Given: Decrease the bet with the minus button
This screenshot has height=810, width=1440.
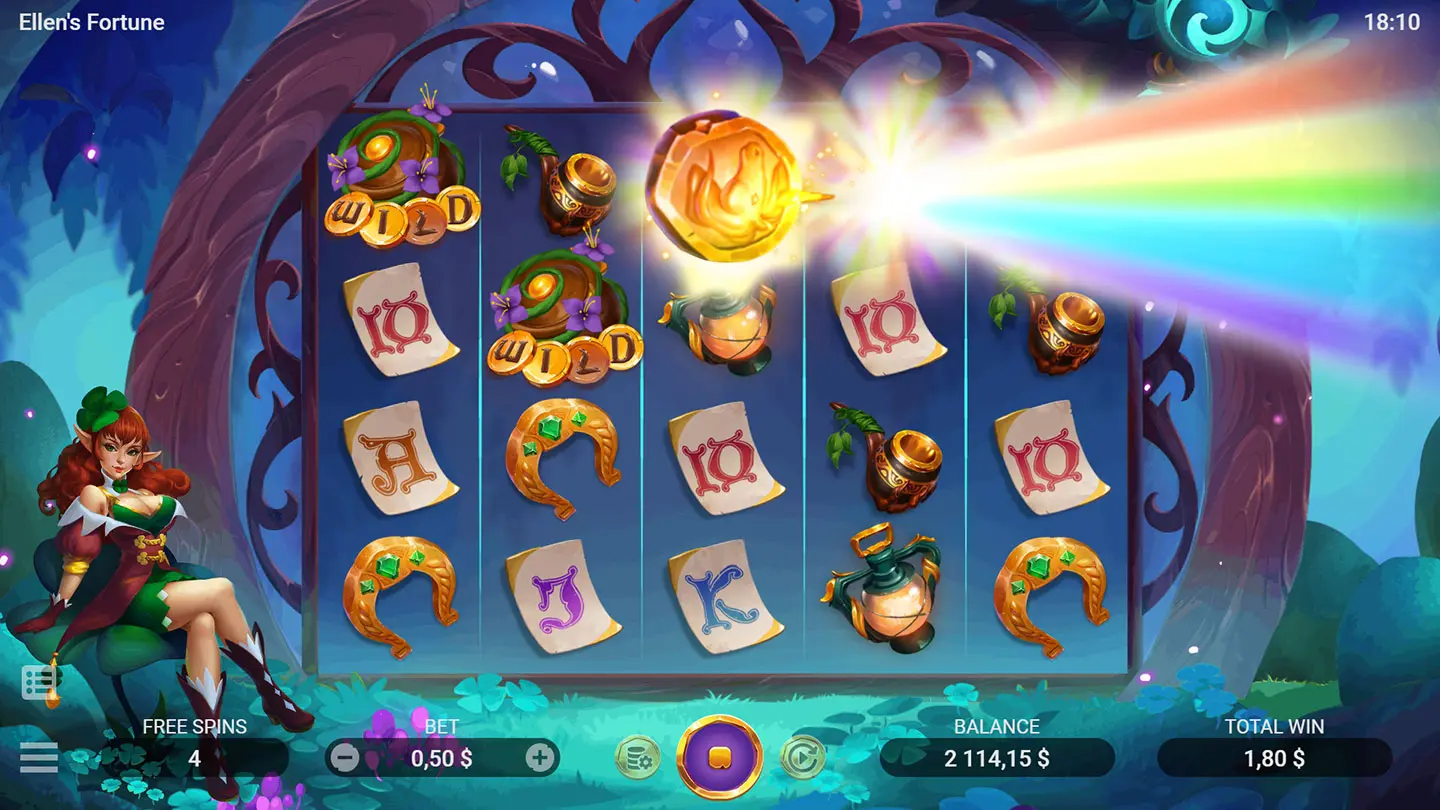Looking at the screenshot, I should click(344, 758).
